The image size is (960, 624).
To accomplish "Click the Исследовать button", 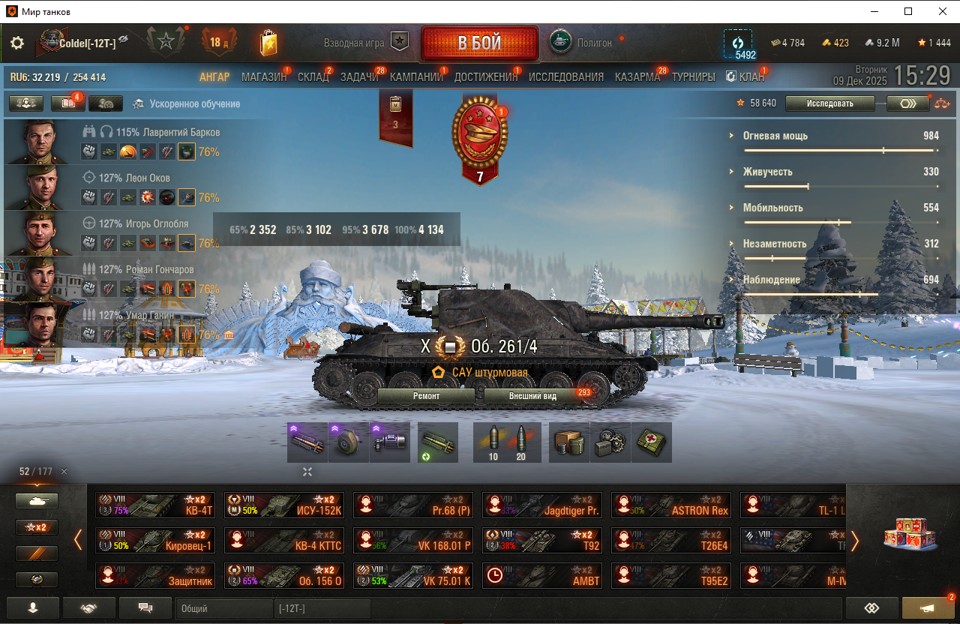I will pos(829,103).
